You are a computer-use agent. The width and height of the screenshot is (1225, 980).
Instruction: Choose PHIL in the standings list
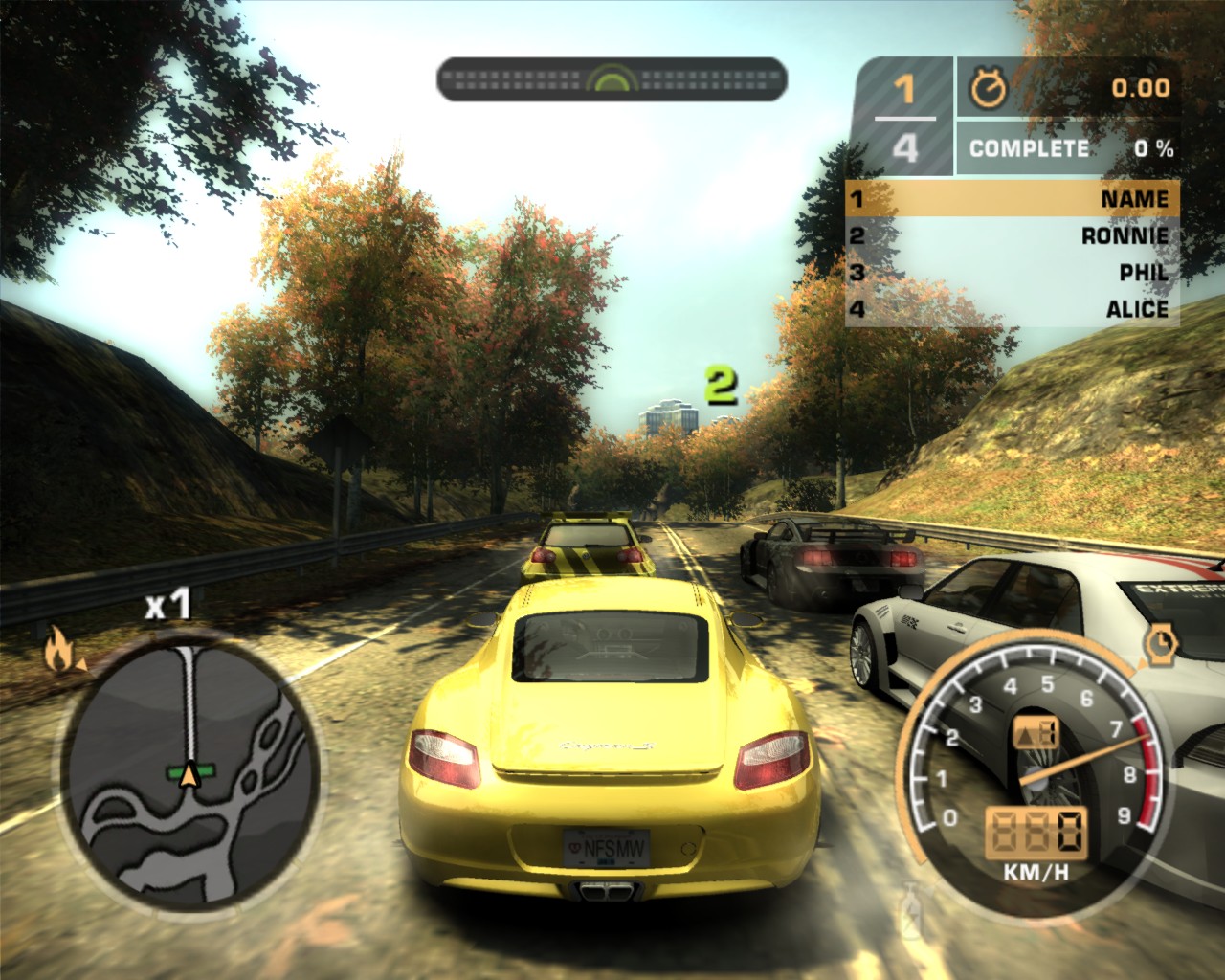(1012, 273)
